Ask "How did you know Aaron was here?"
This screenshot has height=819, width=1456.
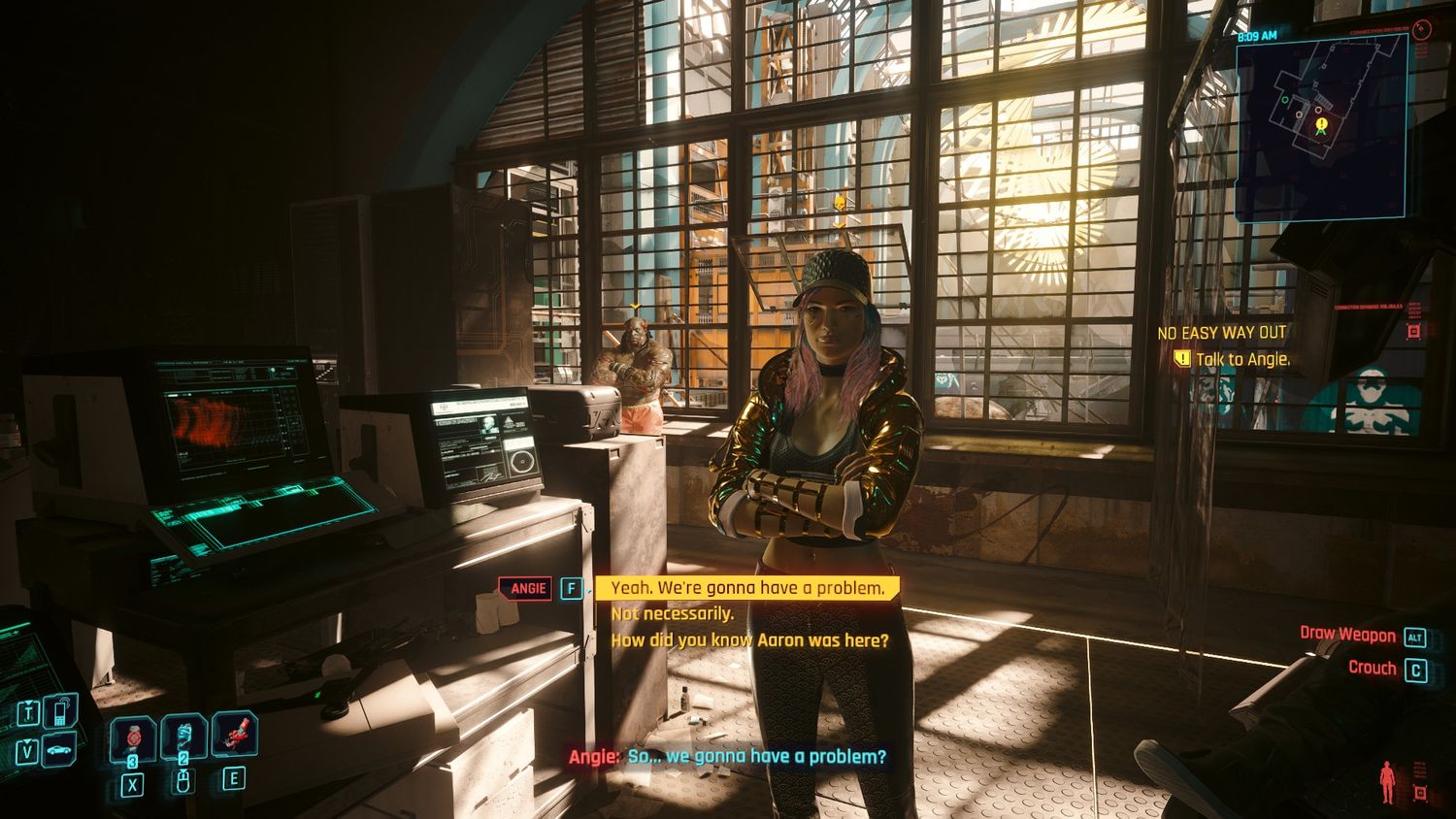click(x=748, y=640)
